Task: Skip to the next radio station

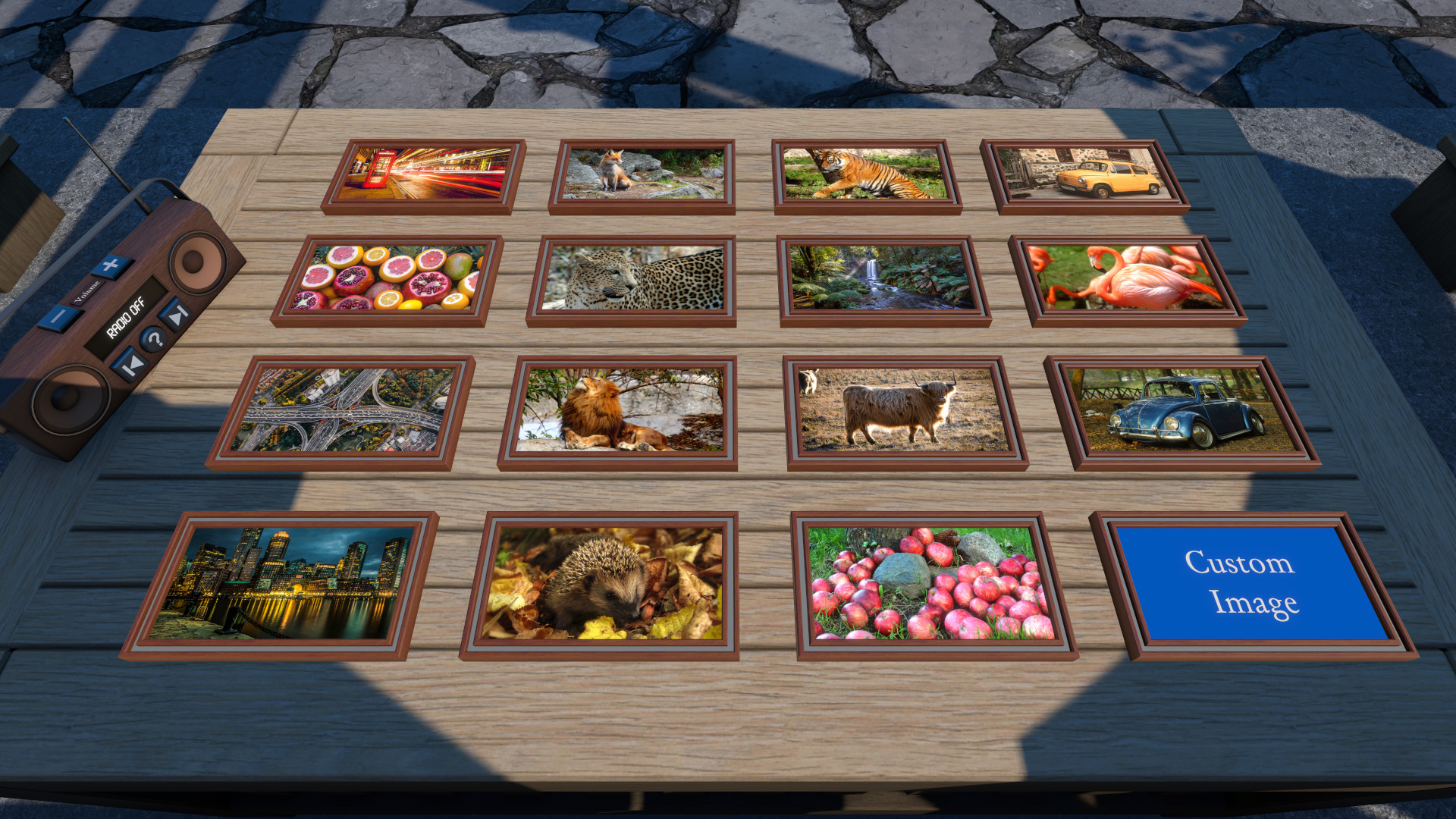Action: [175, 313]
